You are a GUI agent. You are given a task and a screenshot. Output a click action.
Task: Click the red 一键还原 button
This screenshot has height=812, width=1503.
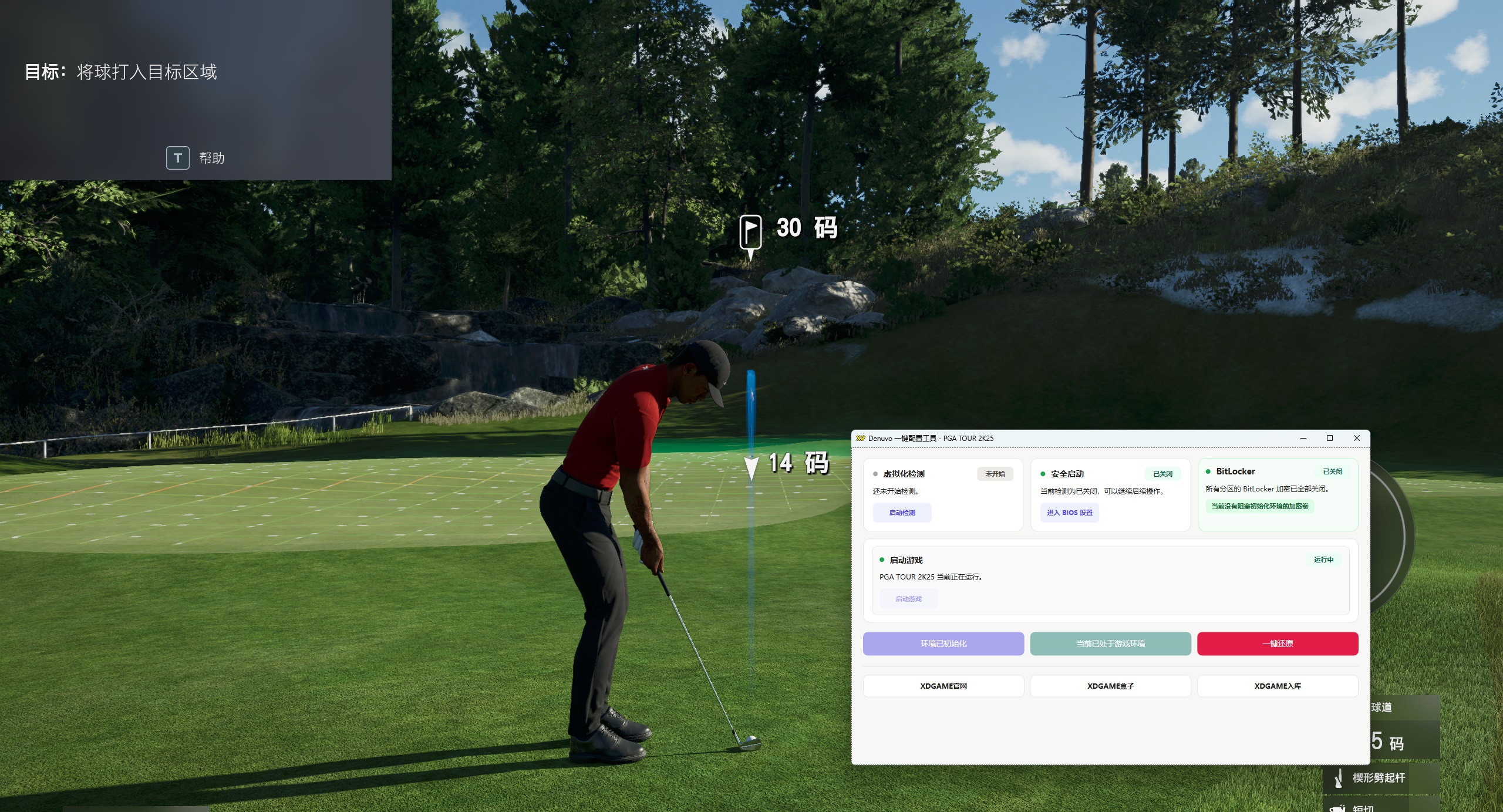[x=1278, y=643]
